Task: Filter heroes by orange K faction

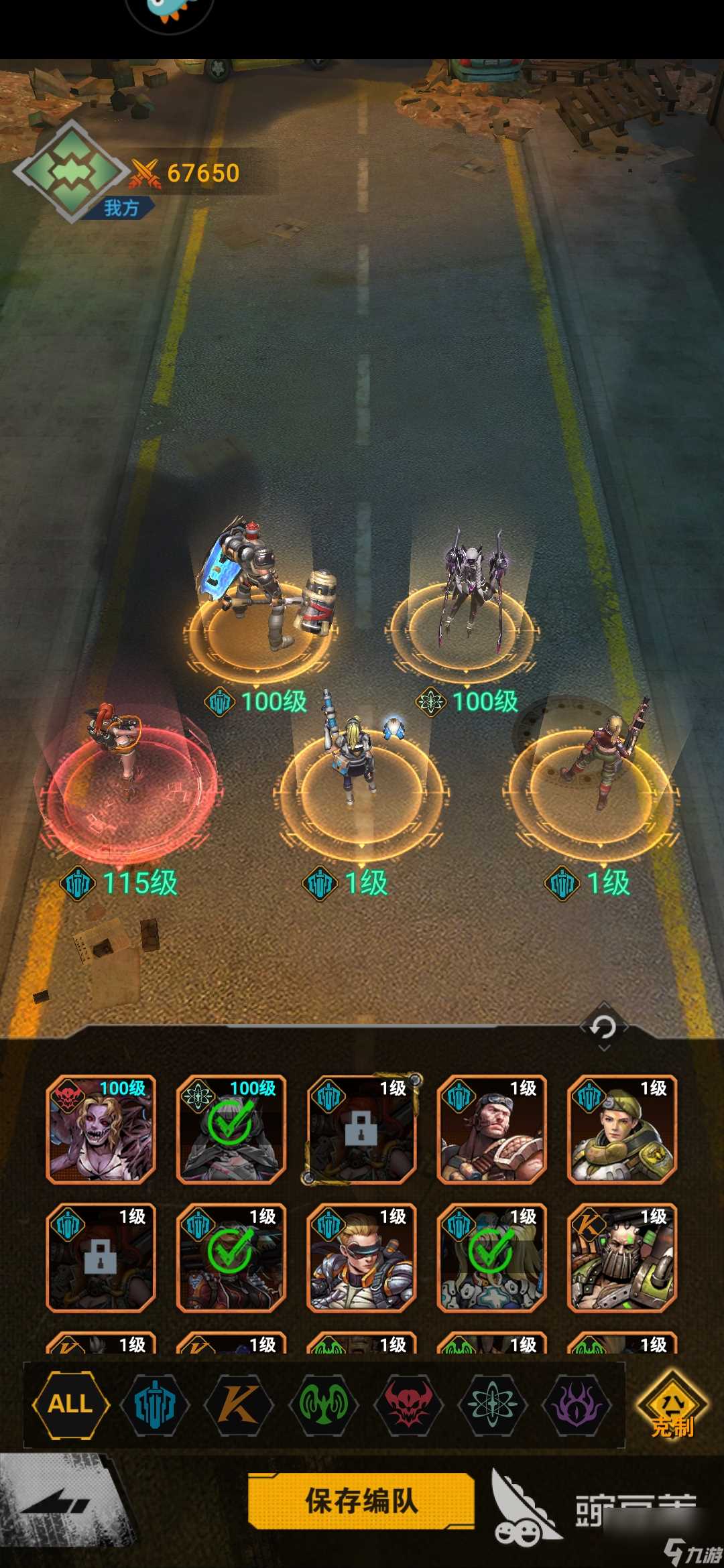Action: tap(239, 1403)
